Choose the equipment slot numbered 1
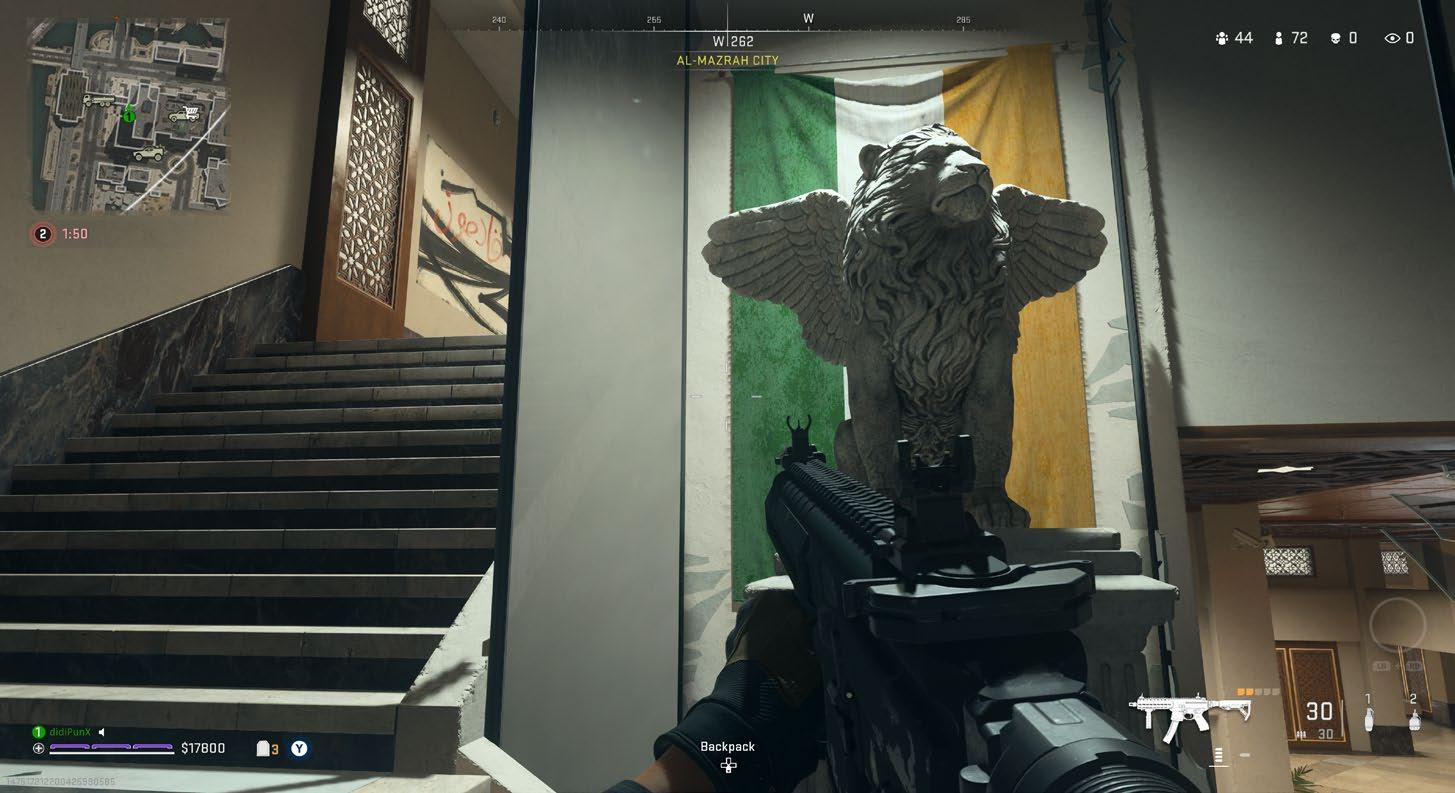 click(1369, 717)
